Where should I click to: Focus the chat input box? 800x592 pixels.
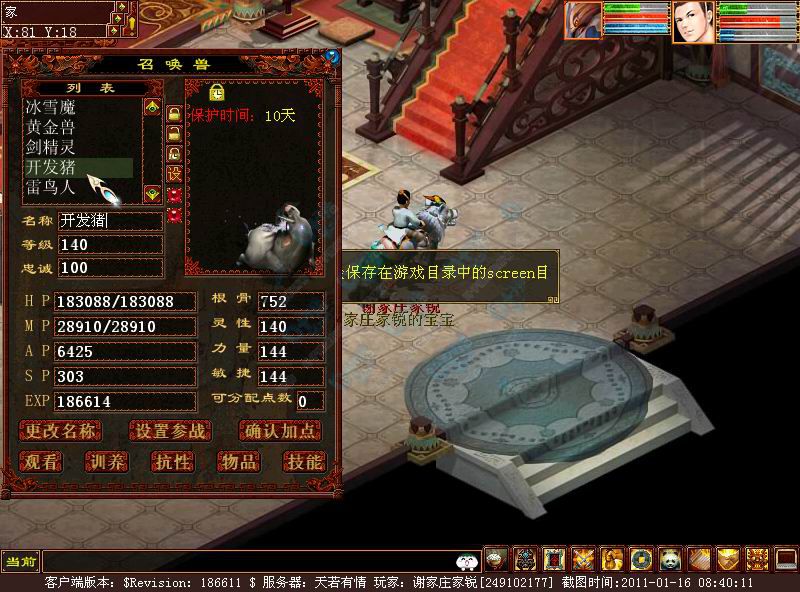click(250, 561)
